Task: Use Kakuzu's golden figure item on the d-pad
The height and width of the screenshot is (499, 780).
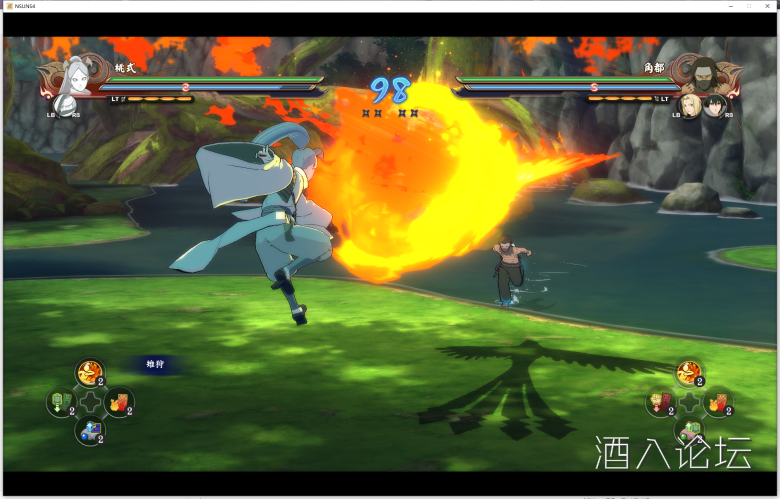Action: 688,374
